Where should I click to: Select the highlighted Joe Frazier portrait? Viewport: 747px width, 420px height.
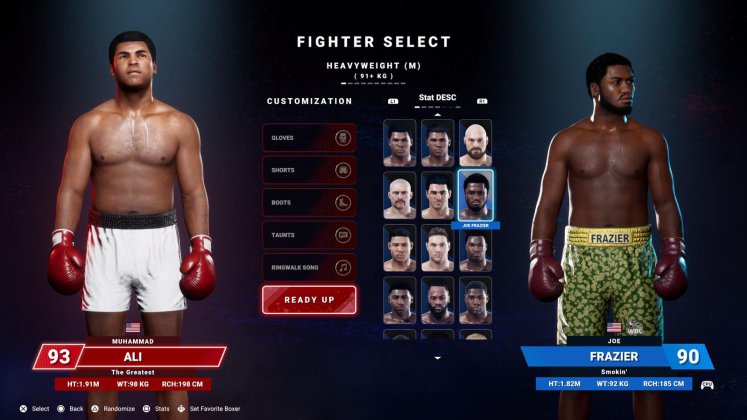[x=475, y=196]
